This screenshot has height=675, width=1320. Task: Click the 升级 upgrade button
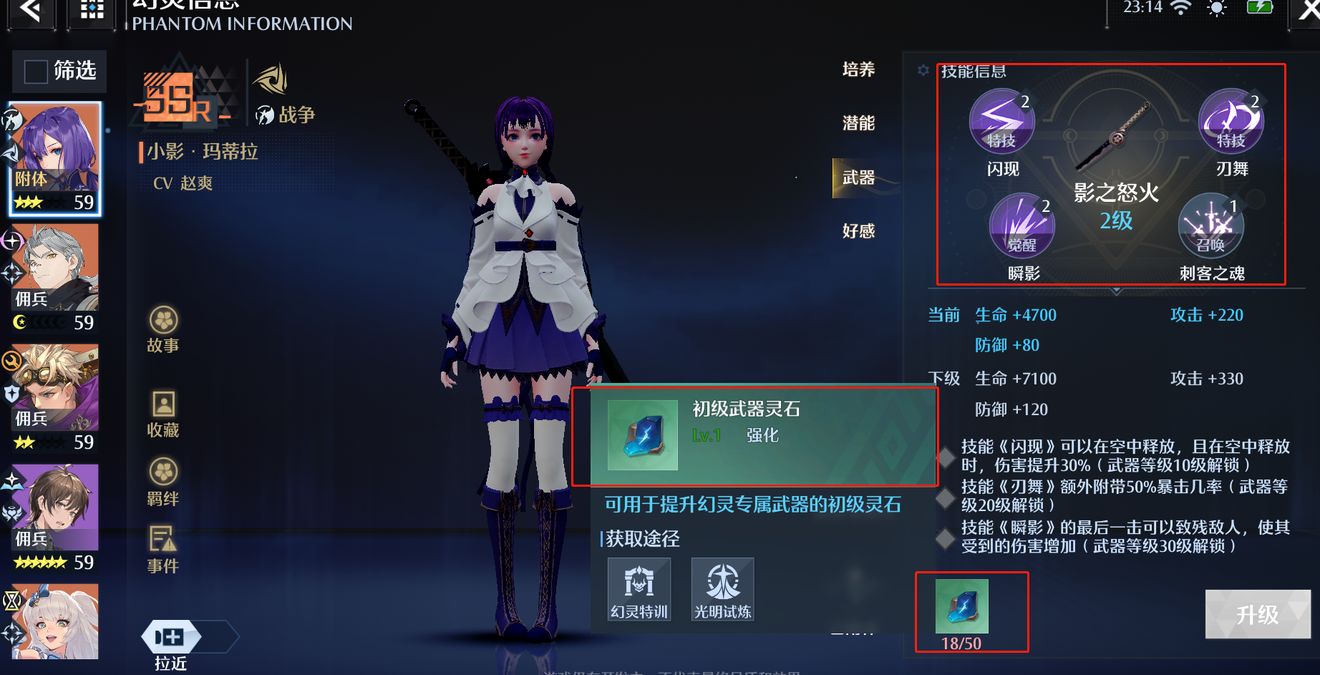pos(1257,614)
